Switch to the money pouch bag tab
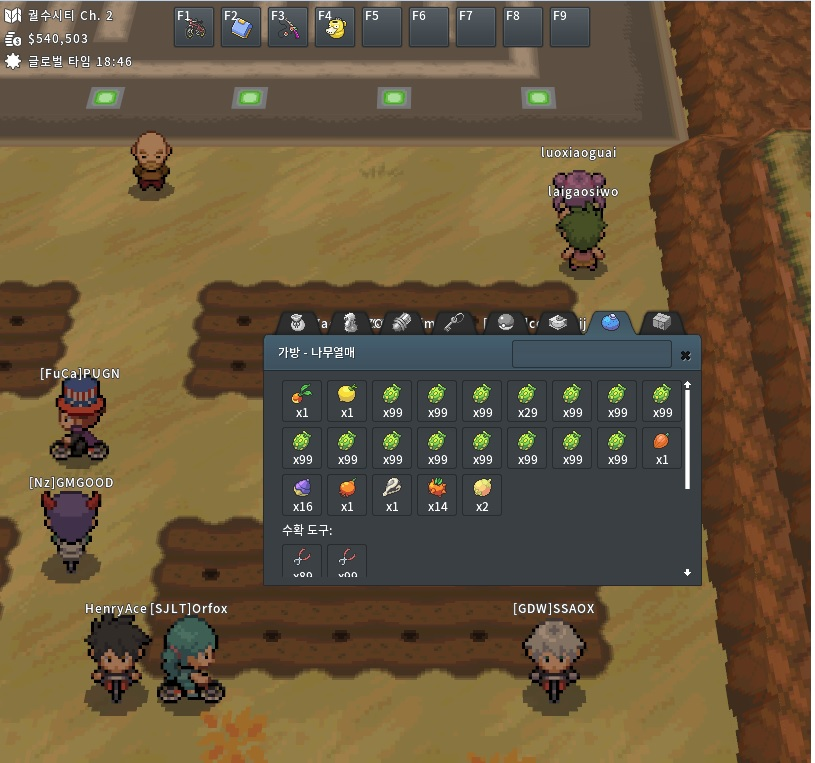Viewport: 815px width, 763px height. [x=297, y=322]
